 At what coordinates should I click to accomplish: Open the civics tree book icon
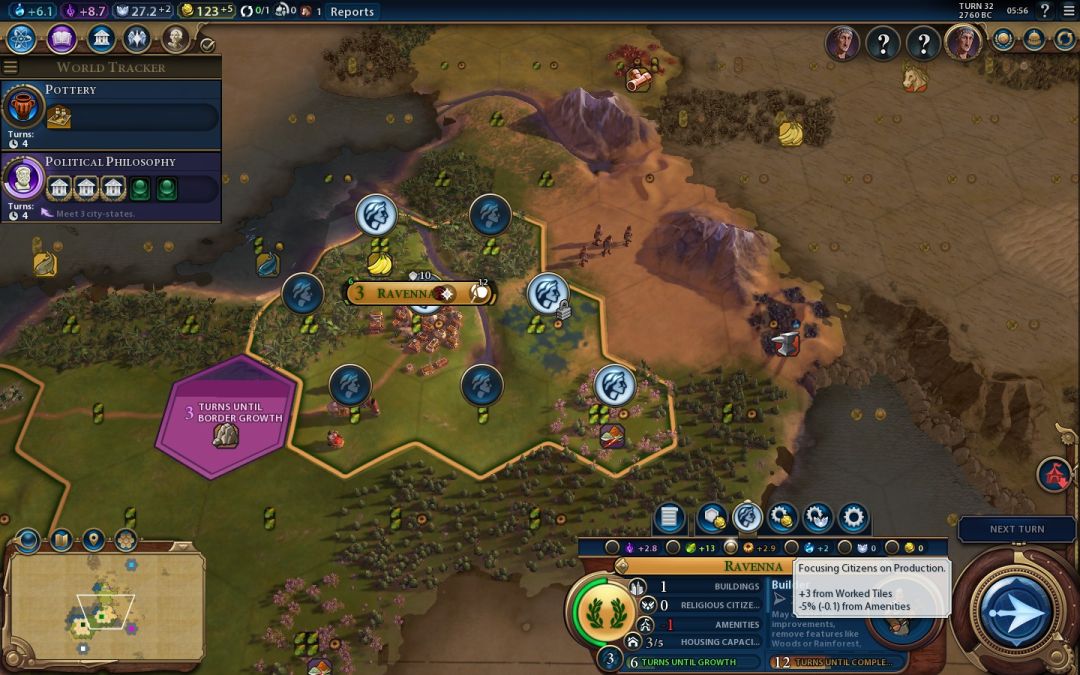(61, 39)
